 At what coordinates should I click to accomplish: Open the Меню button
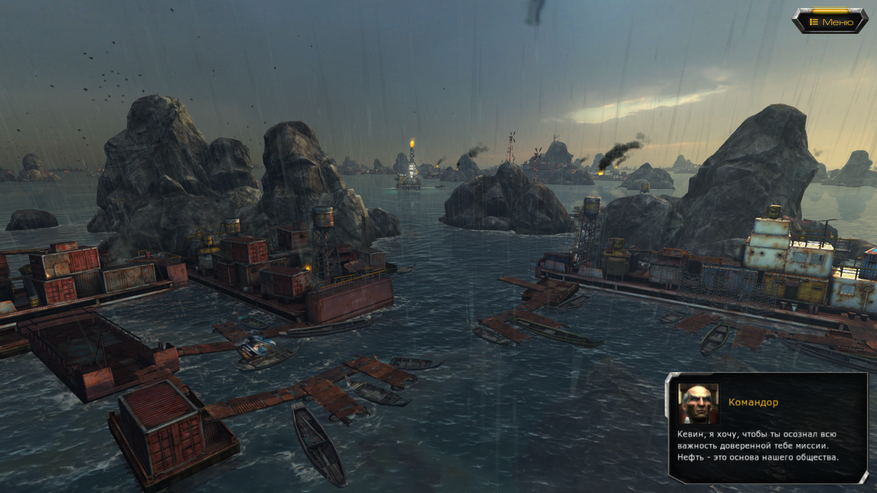(x=830, y=21)
